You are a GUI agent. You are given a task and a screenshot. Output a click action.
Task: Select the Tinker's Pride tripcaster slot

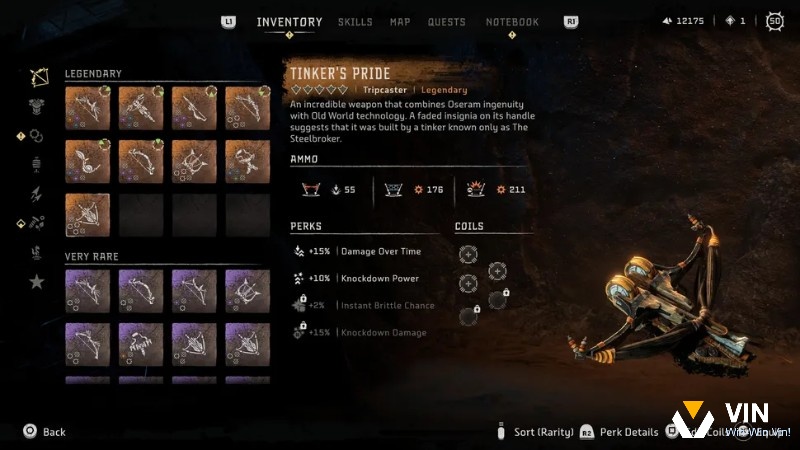pos(85,214)
